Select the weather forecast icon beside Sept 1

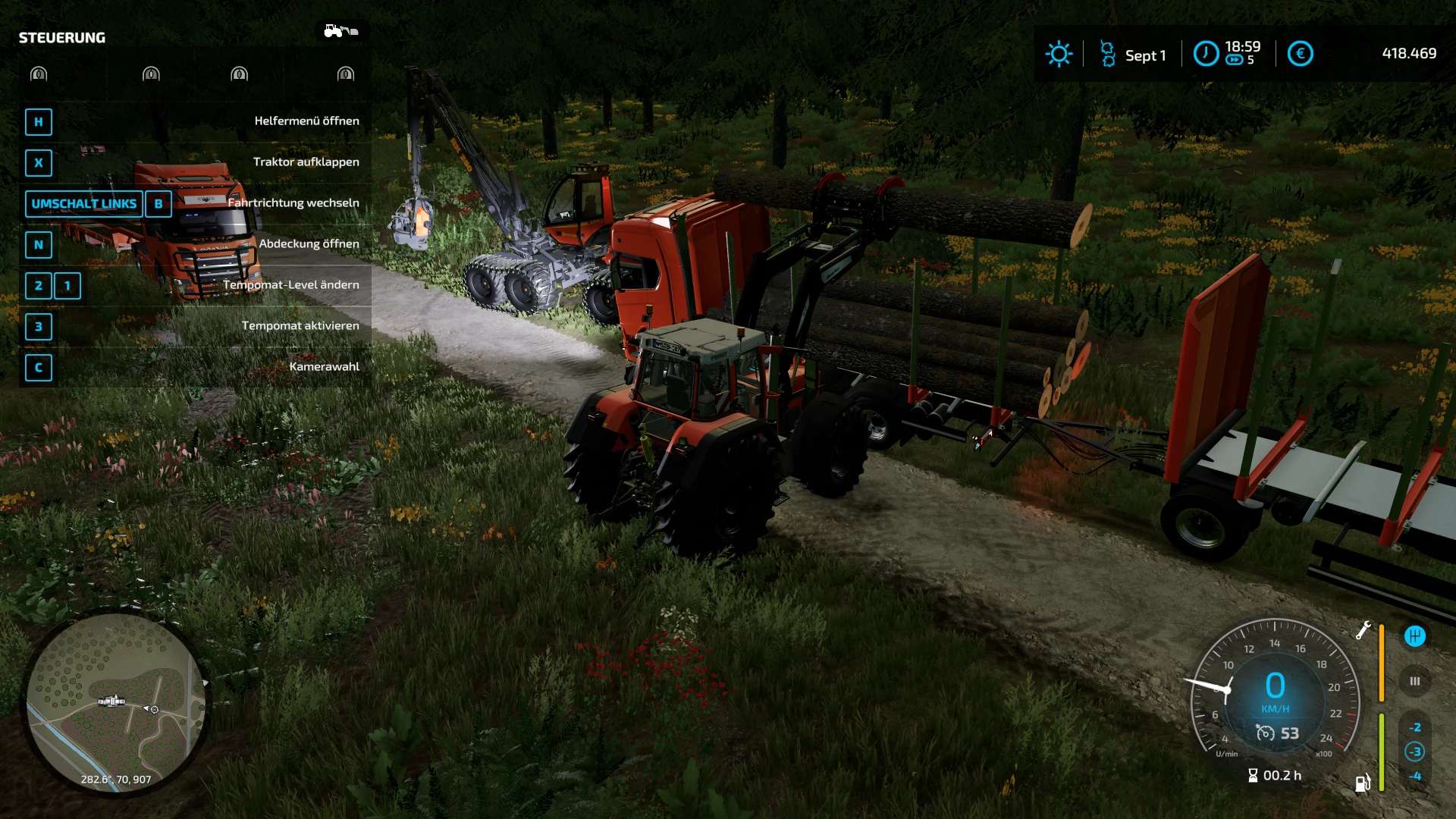click(x=1107, y=55)
